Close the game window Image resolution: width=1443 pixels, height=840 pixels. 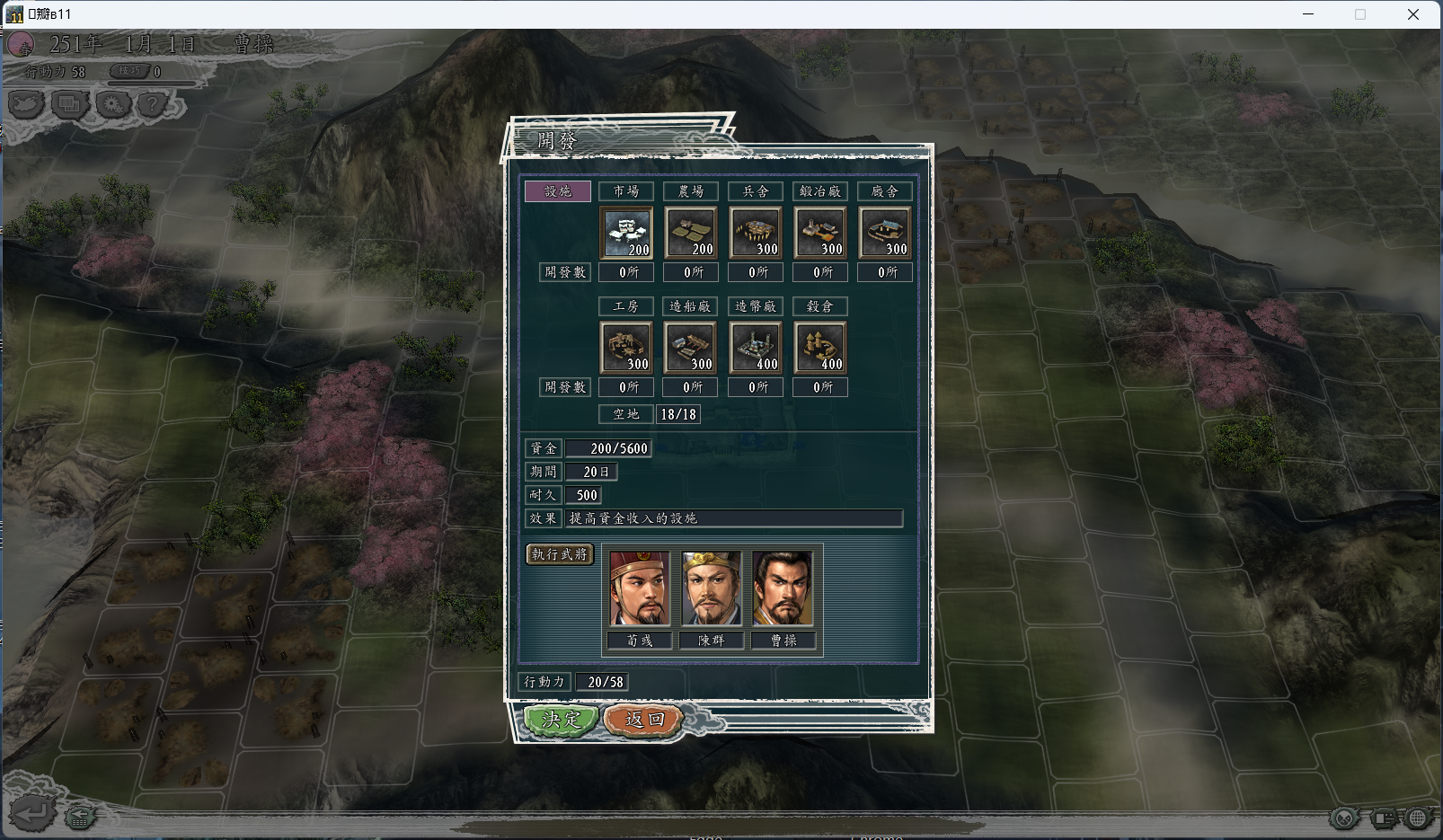point(1412,14)
